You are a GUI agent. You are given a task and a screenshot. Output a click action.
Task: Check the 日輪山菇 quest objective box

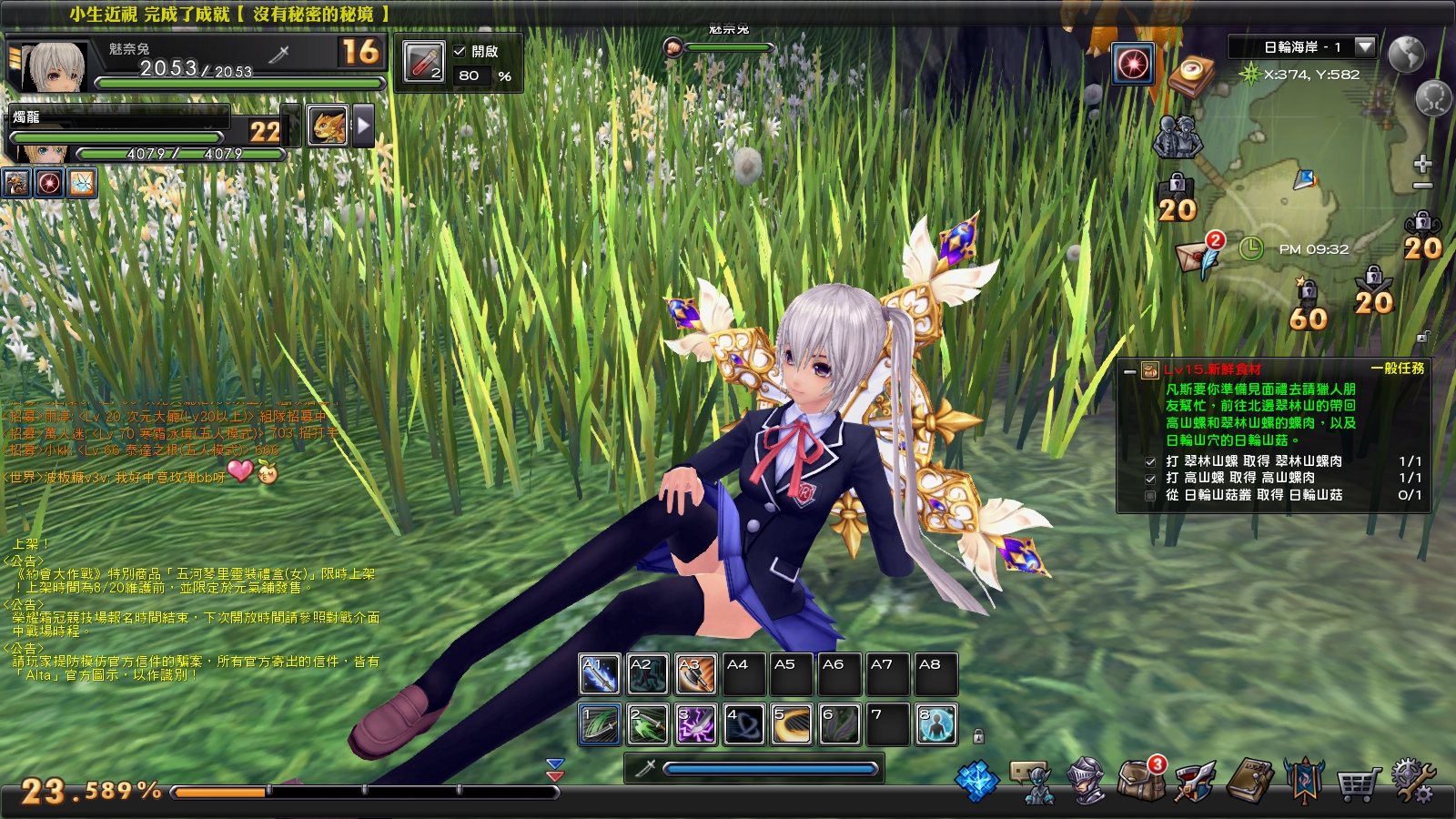tap(1150, 496)
